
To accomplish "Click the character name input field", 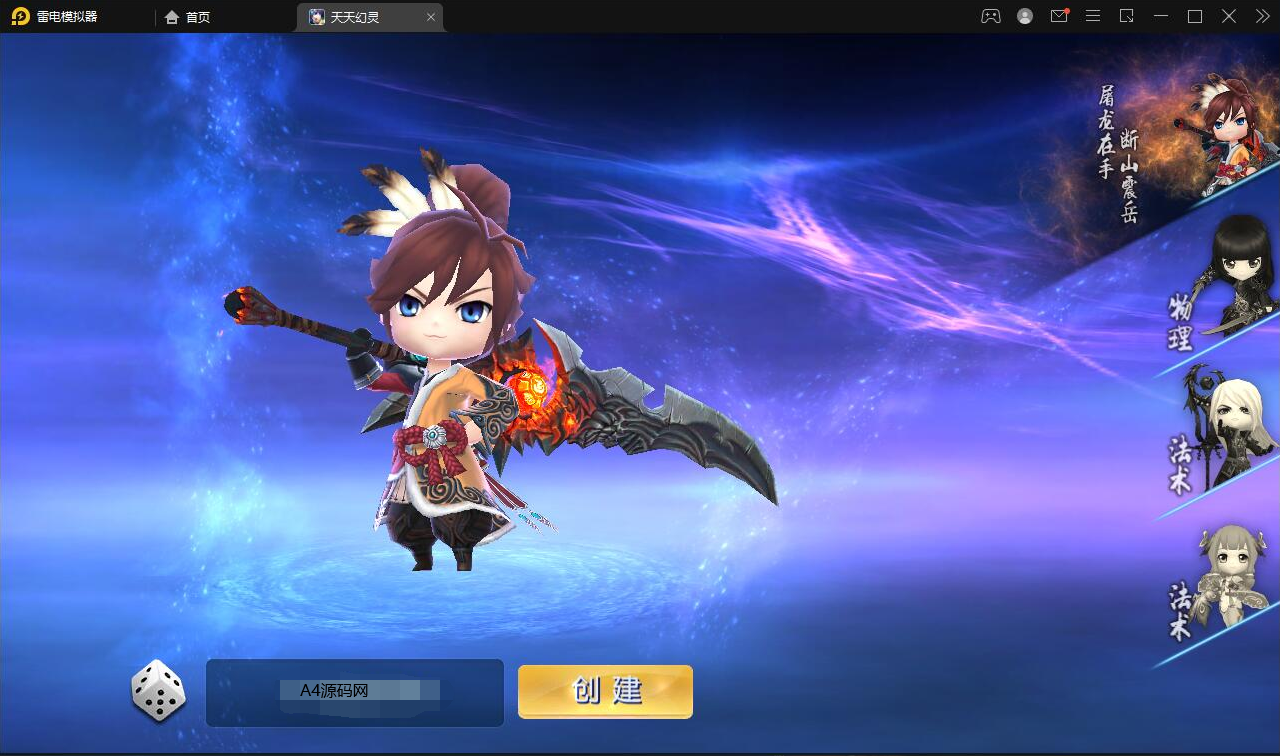I will [353, 692].
